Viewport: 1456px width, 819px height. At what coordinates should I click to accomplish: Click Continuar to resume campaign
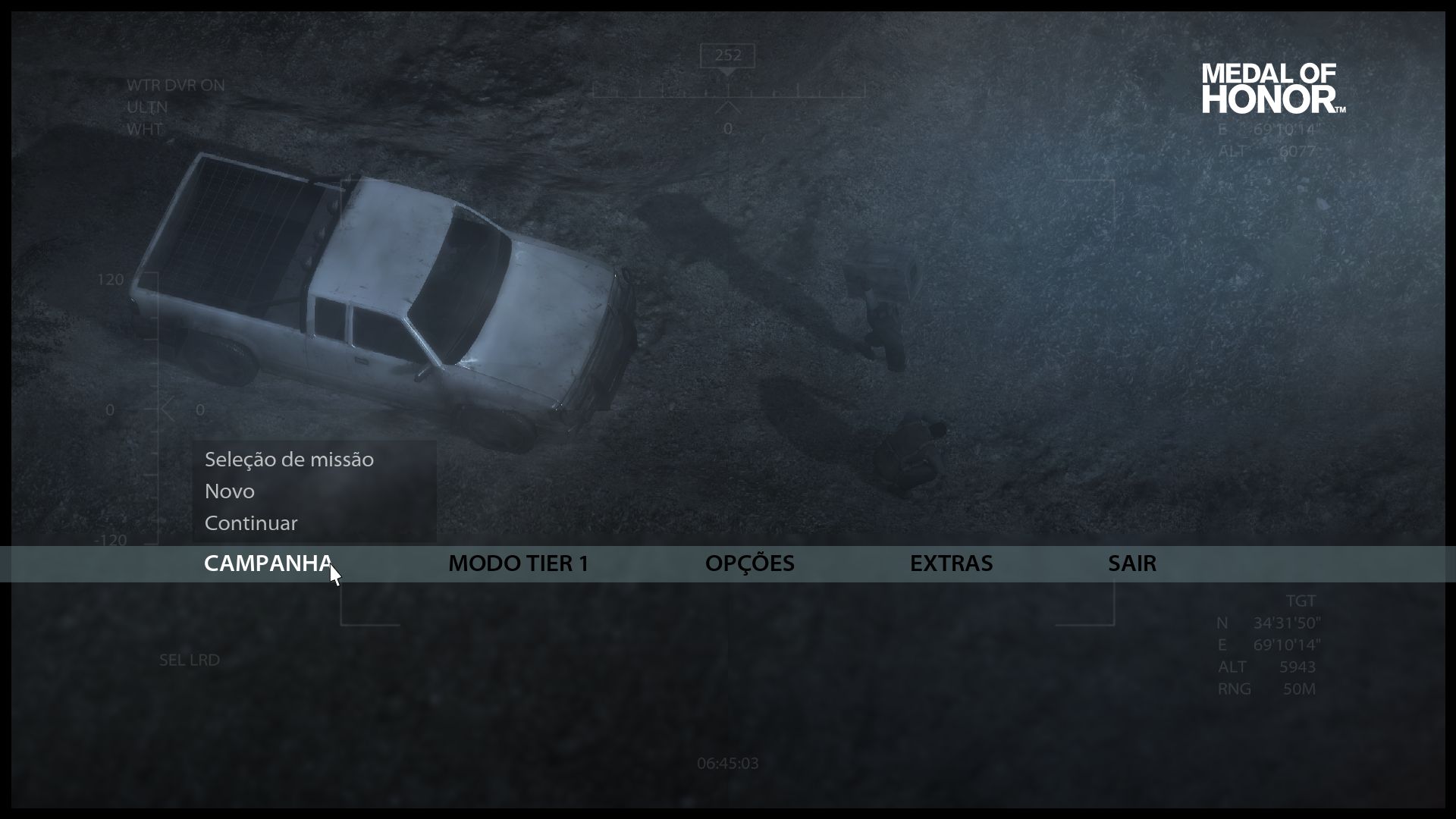point(251,523)
